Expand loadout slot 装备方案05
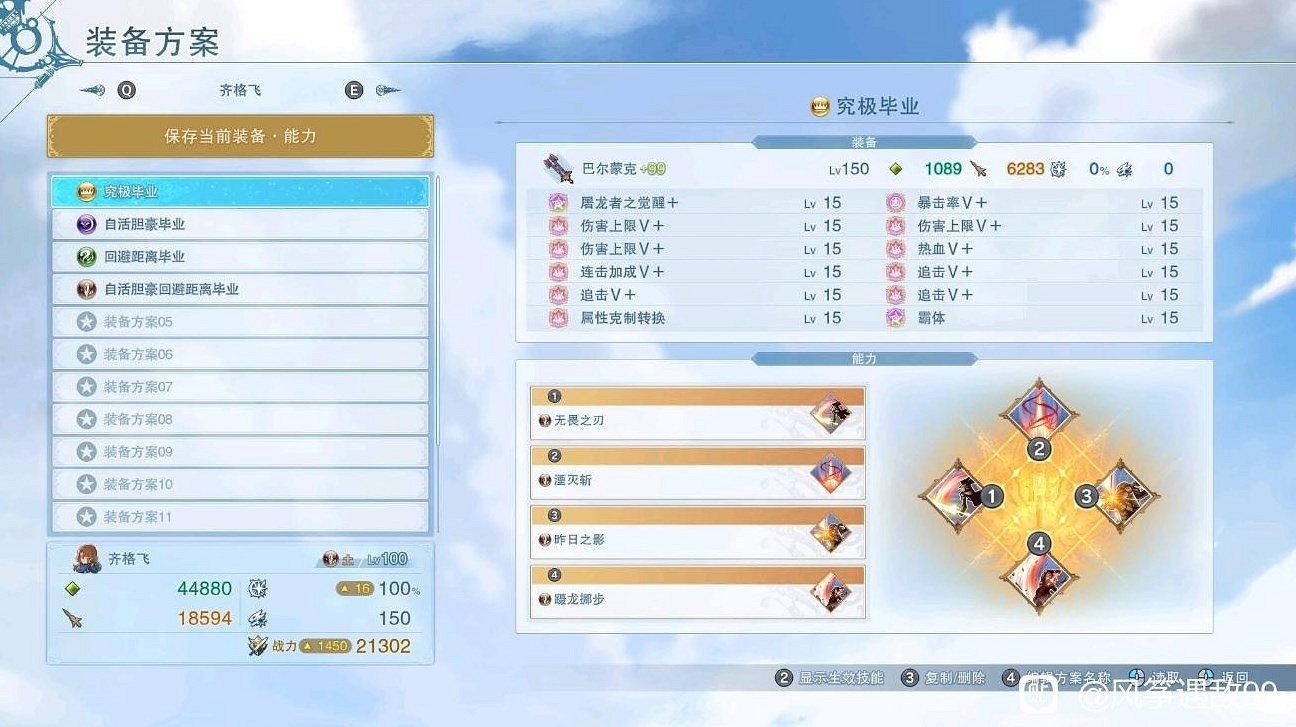Image resolution: width=1296 pixels, height=727 pixels. [x=240, y=320]
